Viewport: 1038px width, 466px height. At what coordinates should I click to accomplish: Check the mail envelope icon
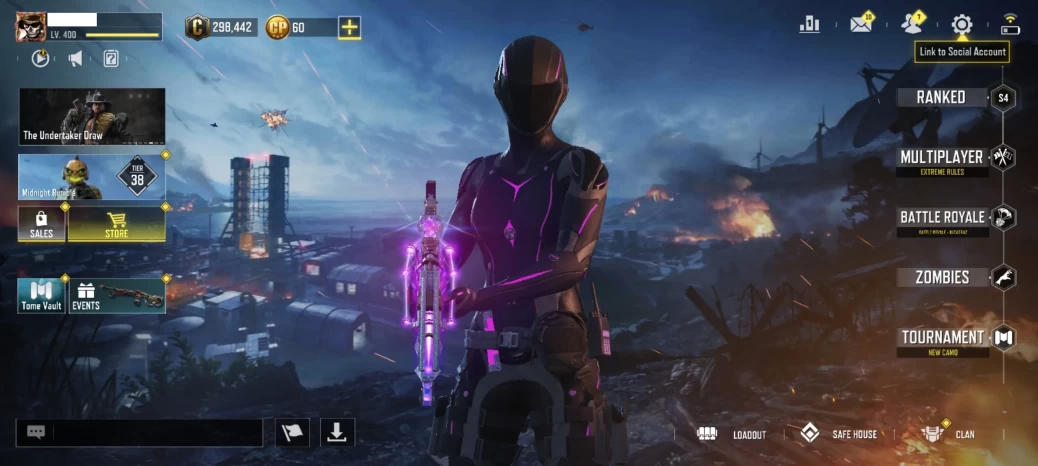[860, 25]
